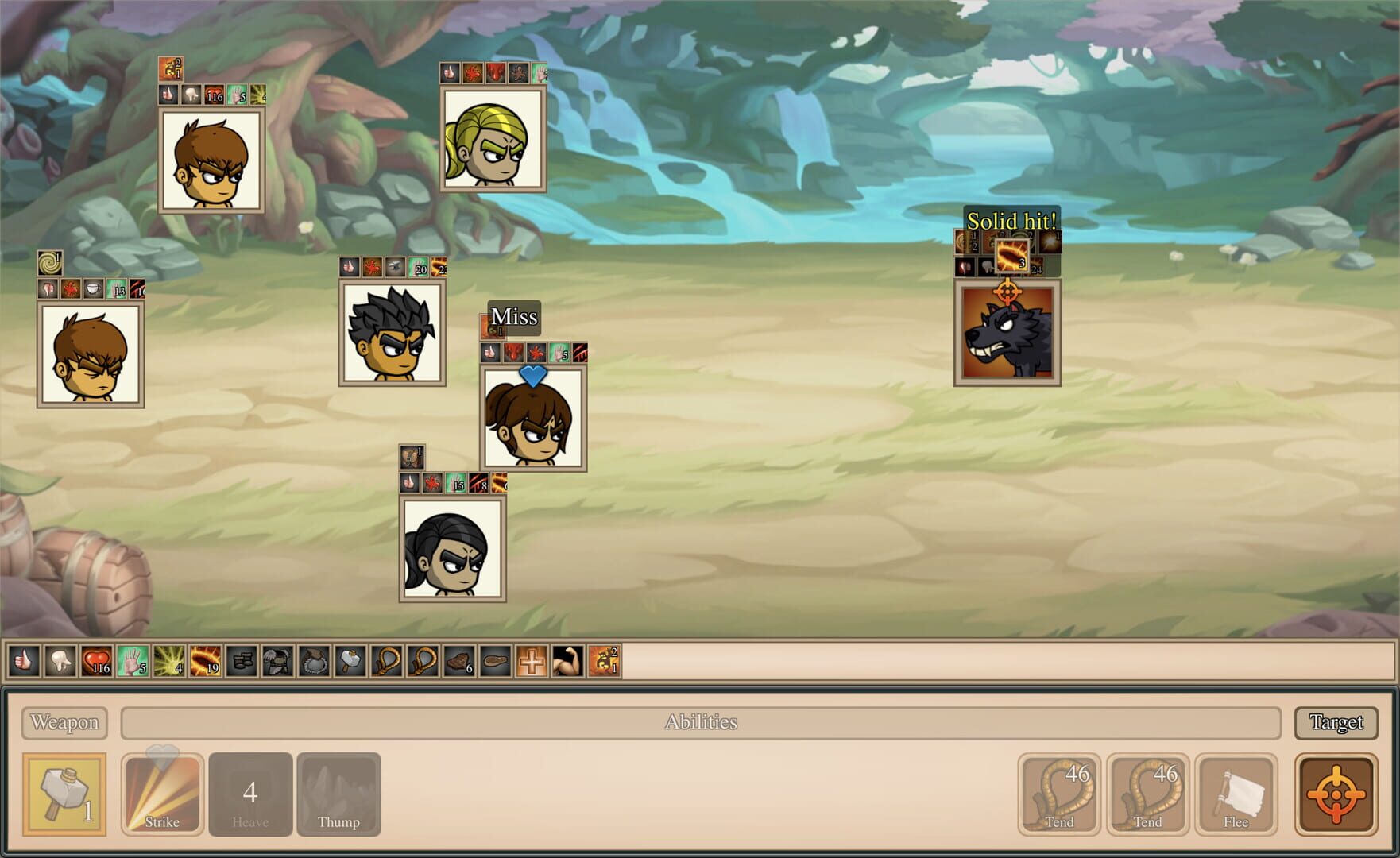Inspect the flexed arm status icon
Image resolution: width=1400 pixels, height=858 pixels.
567,661
